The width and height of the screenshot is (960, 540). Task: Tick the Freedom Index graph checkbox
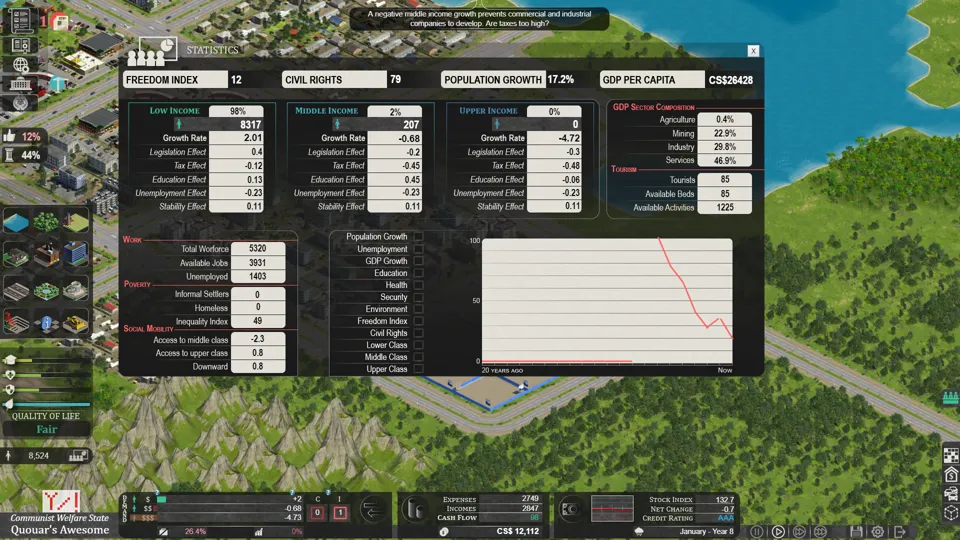click(x=418, y=321)
